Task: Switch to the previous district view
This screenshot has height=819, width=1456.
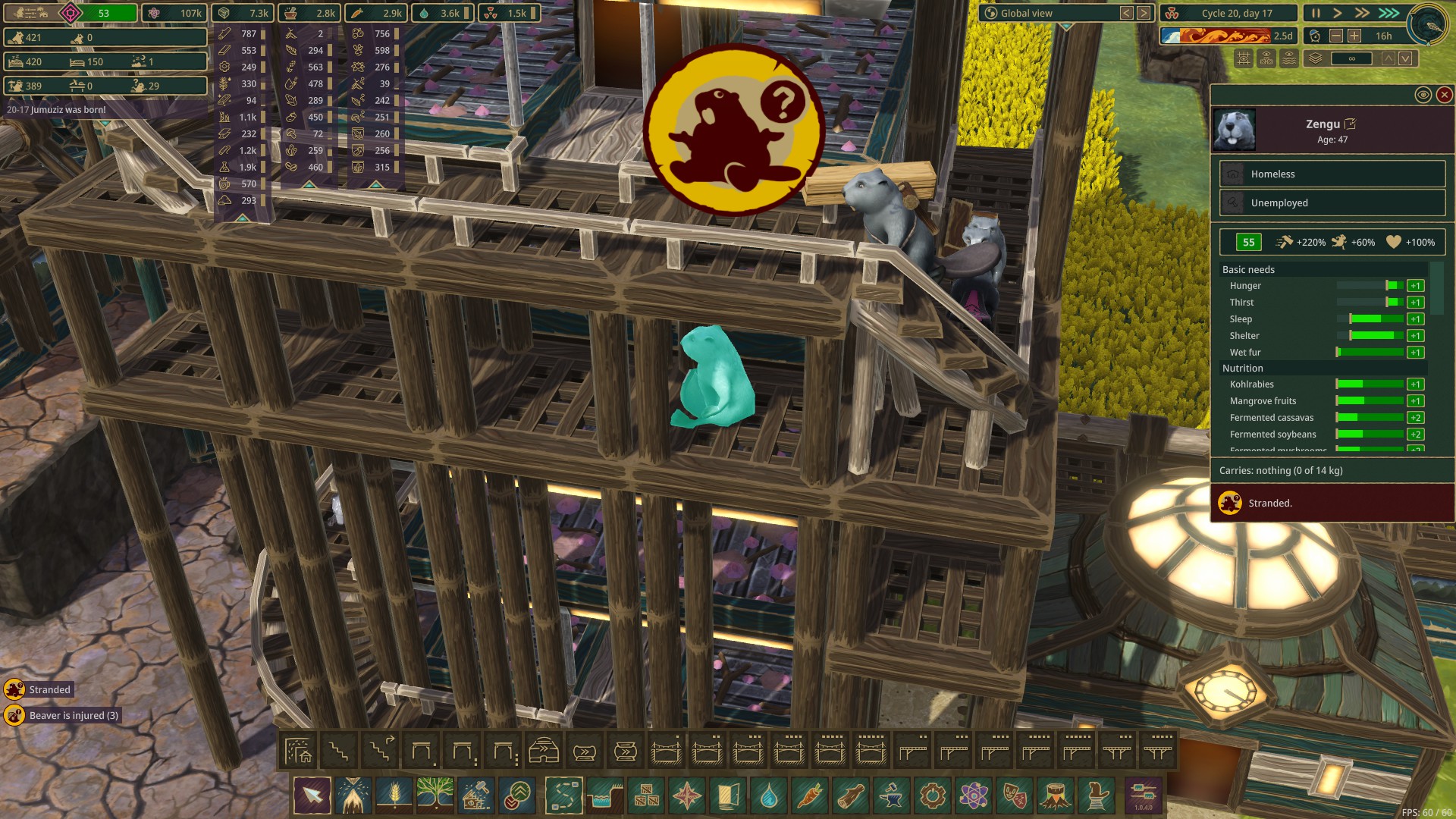Action: coord(1127,13)
